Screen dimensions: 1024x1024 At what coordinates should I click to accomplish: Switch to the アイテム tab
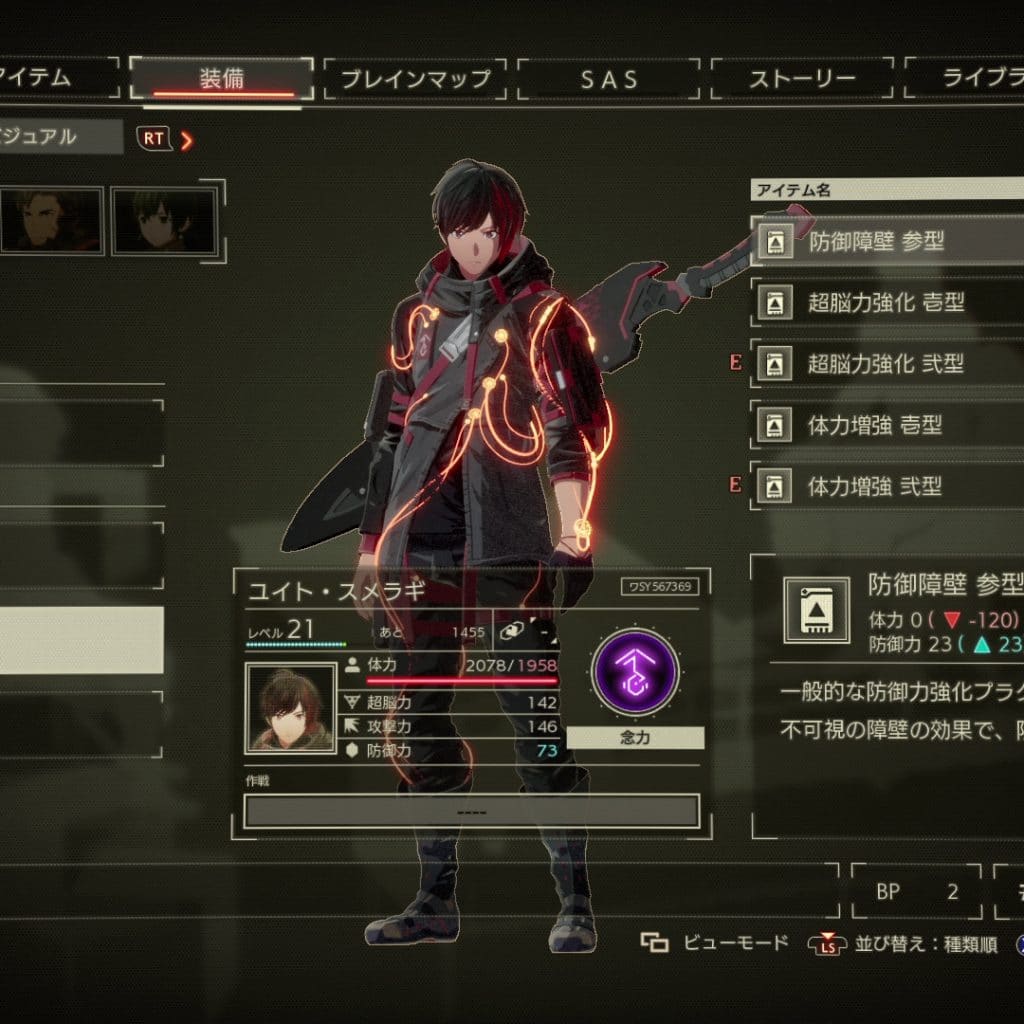[x=50, y=79]
